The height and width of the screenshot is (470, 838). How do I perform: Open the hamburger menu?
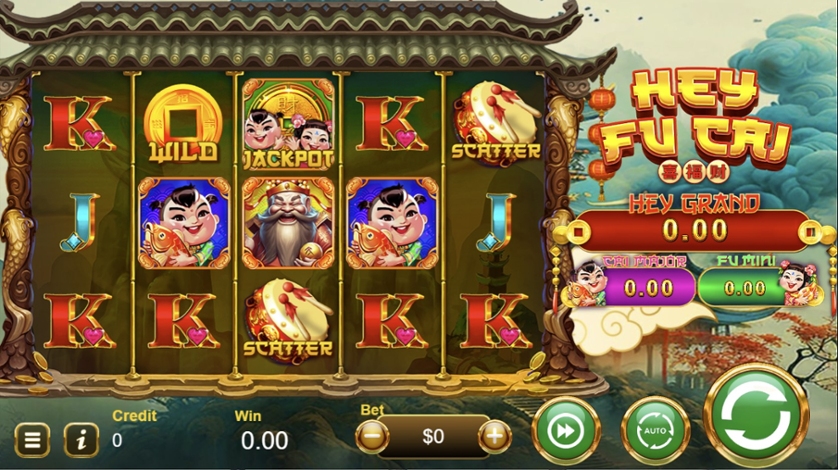(33, 439)
